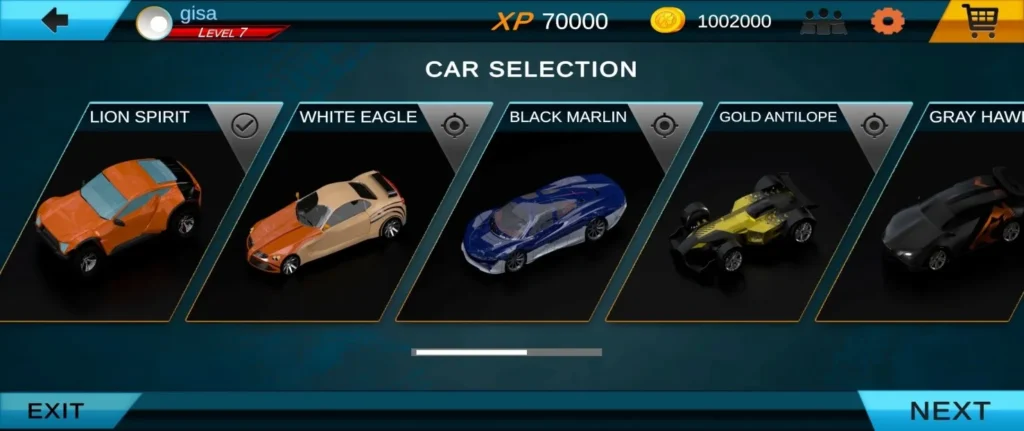
Task: Proceed with the NEXT button
Action: pos(948,411)
